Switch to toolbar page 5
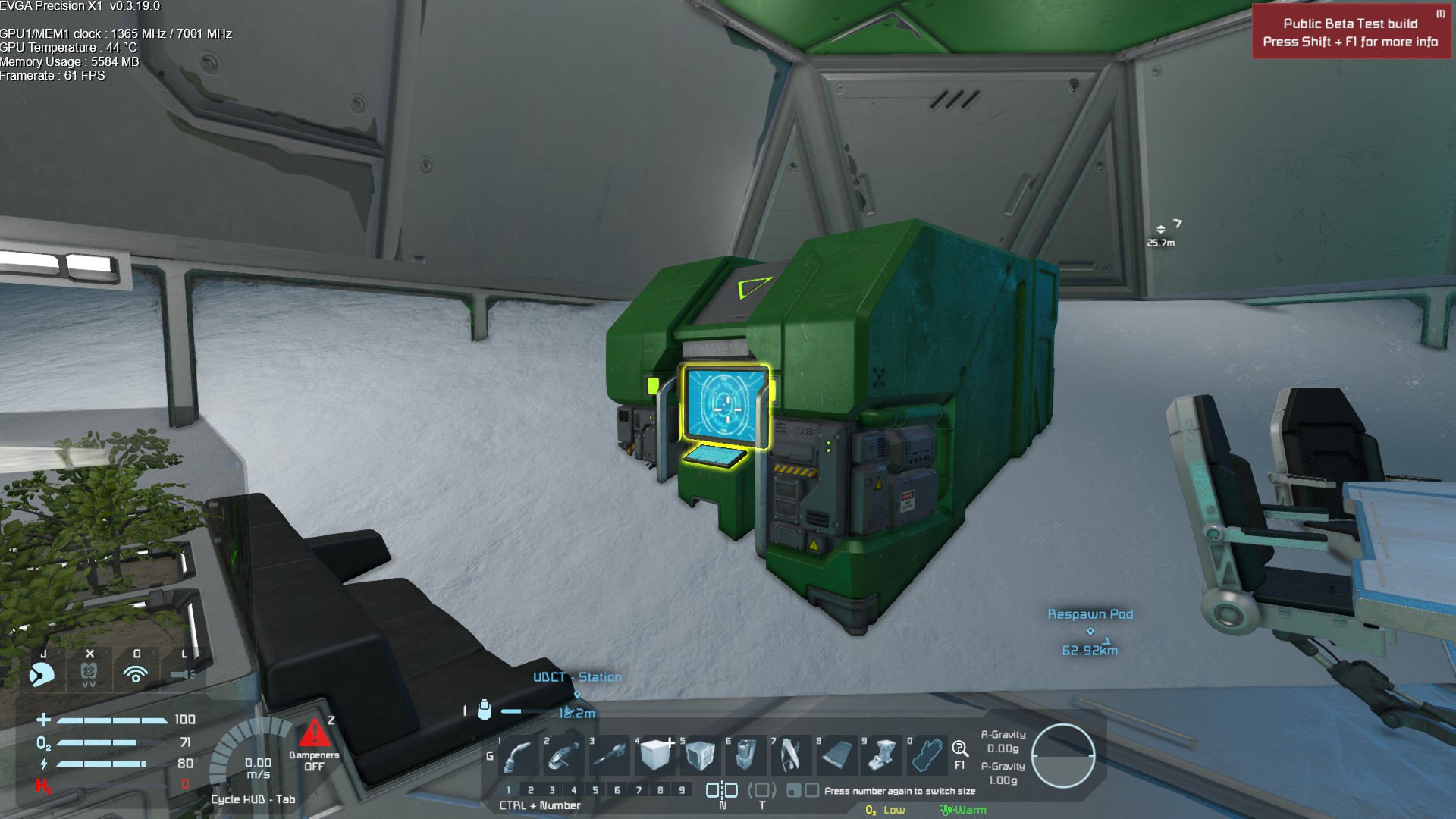Screen dimensions: 1456x819 (x=595, y=790)
